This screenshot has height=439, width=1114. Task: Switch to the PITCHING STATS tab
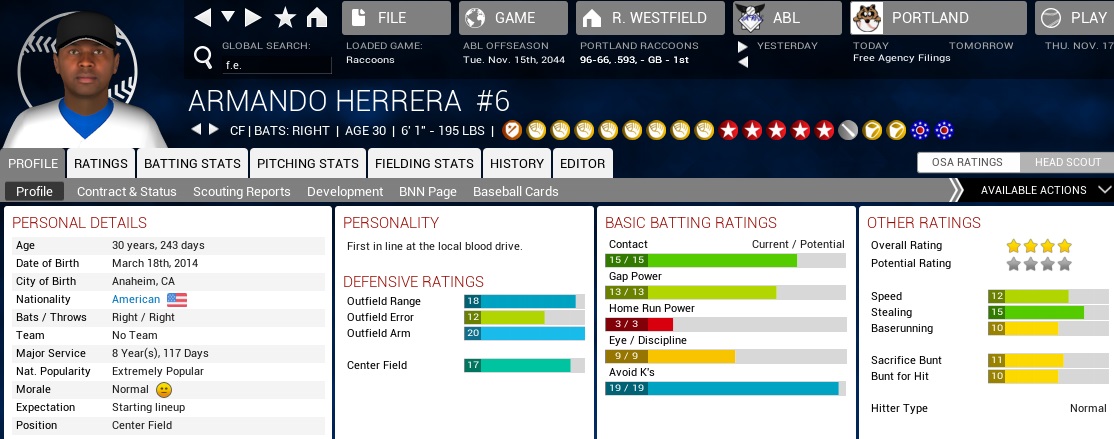pos(308,163)
